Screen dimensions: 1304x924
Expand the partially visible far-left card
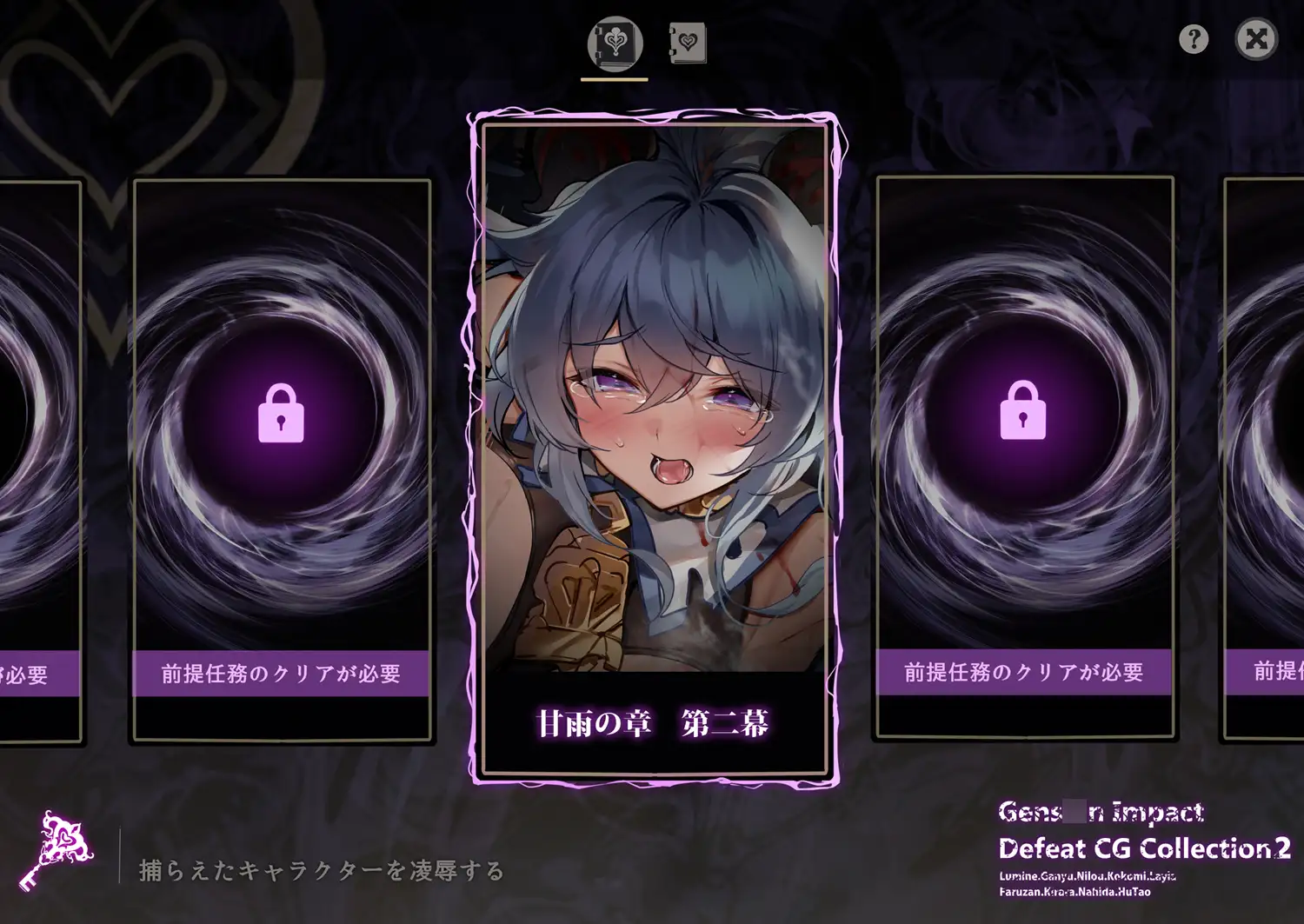point(35,452)
